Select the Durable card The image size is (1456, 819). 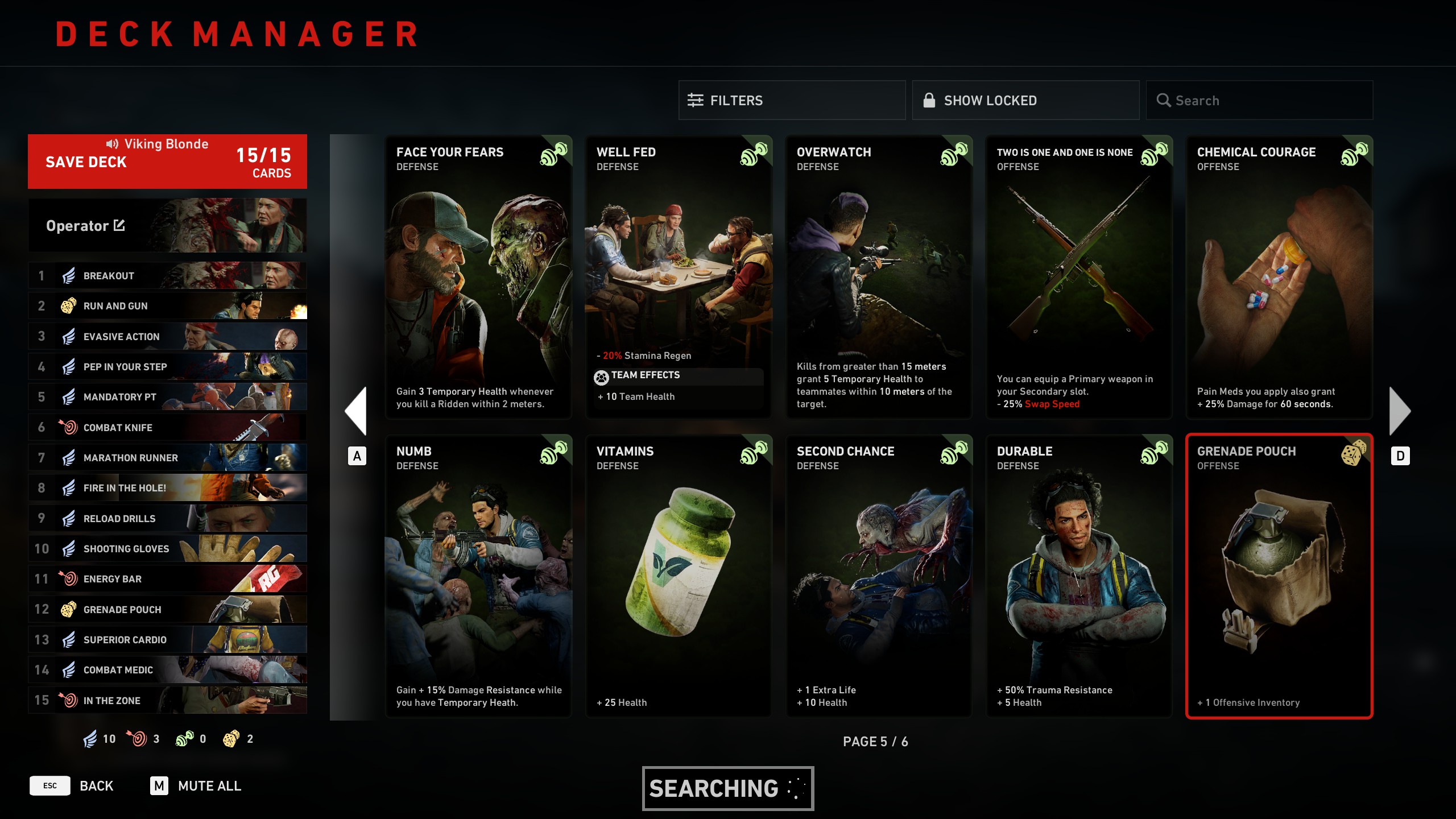point(1079,576)
